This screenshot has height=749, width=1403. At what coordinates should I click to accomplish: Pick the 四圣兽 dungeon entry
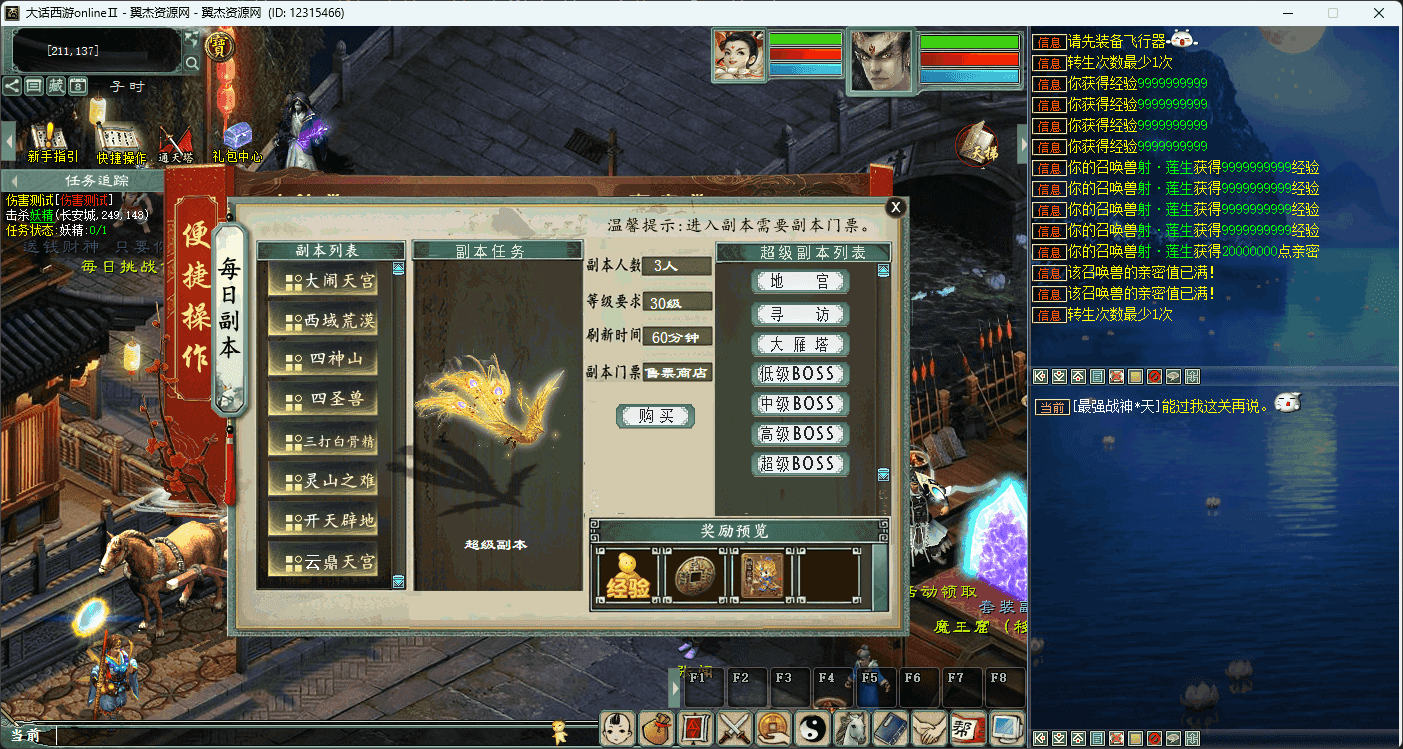[x=323, y=400]
